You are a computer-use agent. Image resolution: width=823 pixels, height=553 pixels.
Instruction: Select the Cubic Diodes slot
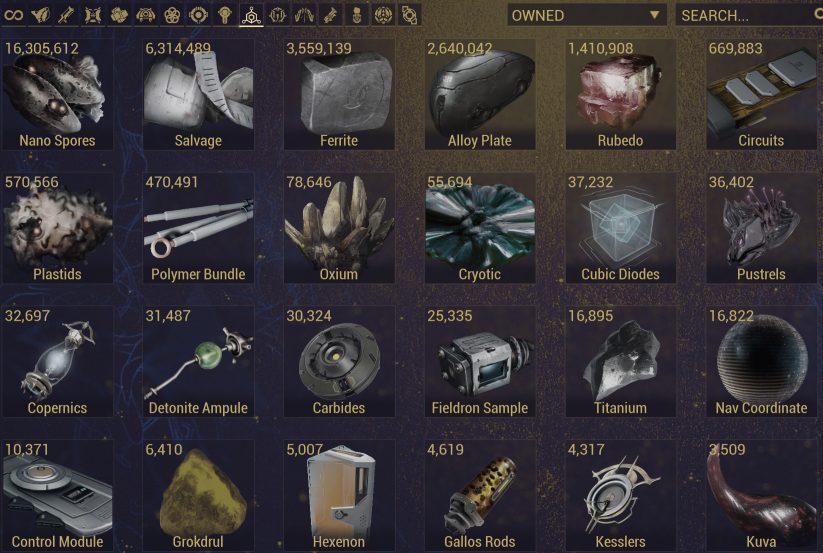[x=620, y=228]
